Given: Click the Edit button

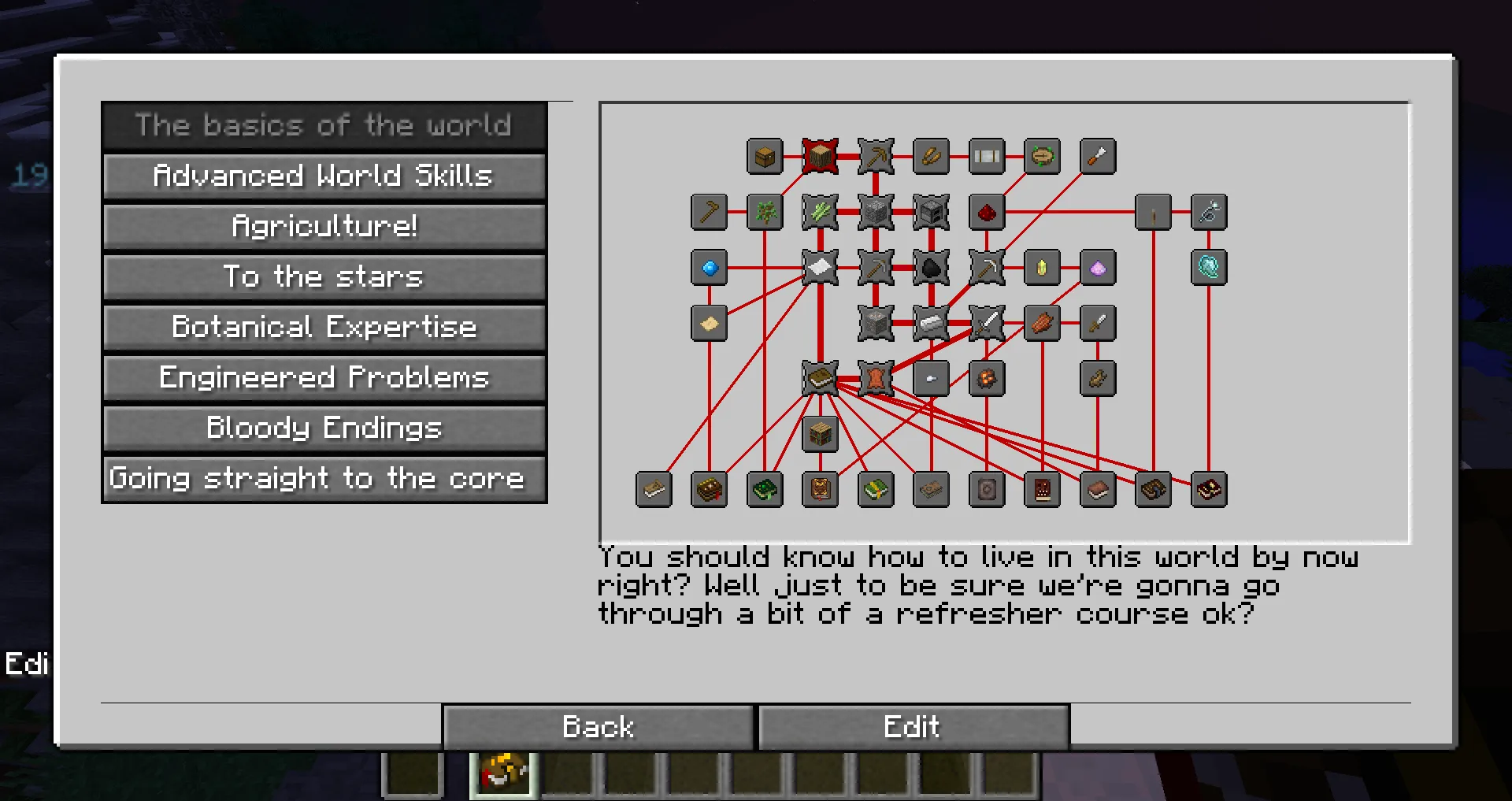Looking at the screenshot, I should pos(912,726).
